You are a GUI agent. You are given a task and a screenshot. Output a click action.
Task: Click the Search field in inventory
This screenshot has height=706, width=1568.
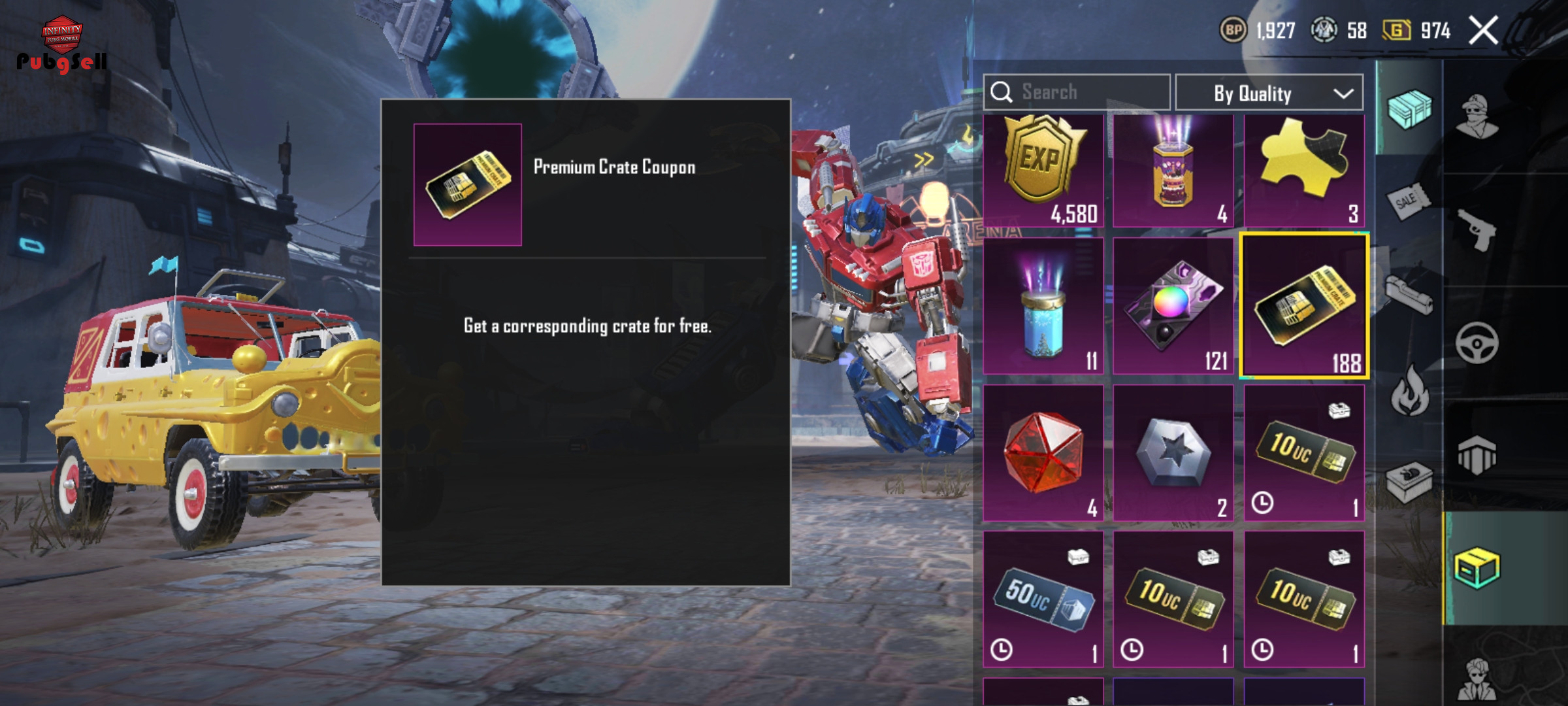point(1077,92)
